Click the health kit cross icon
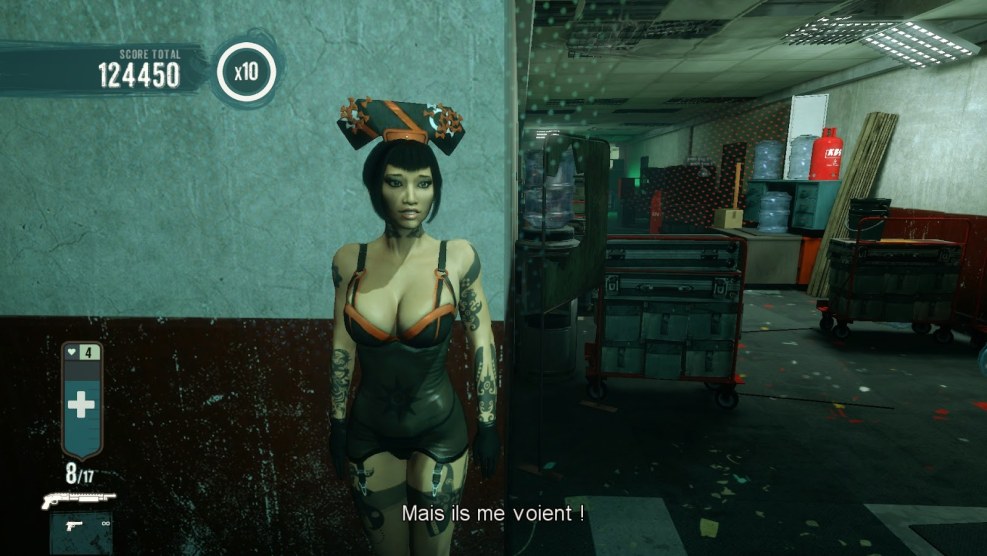 point(81,405)
